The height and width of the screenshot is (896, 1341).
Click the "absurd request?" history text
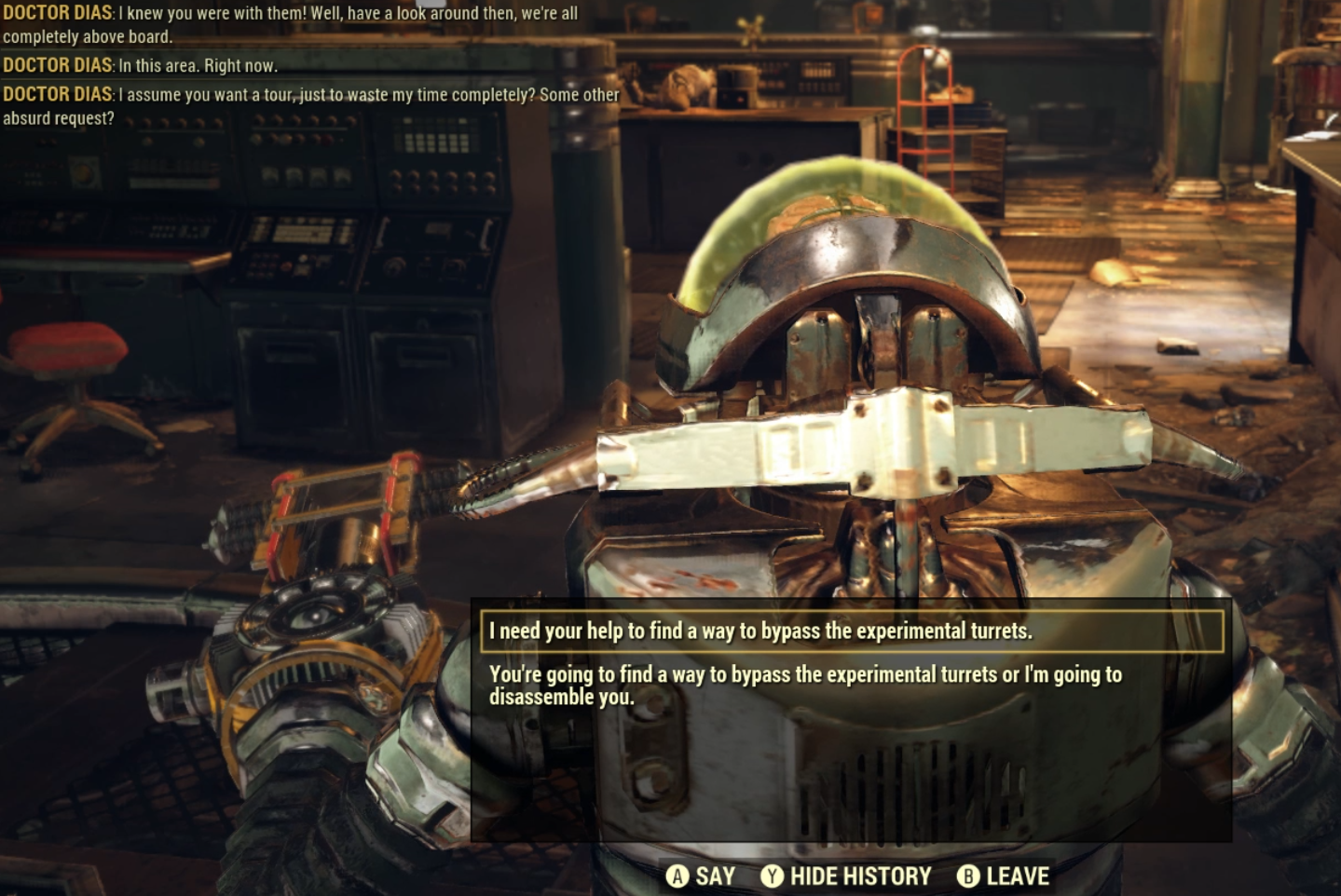[59, 117]
